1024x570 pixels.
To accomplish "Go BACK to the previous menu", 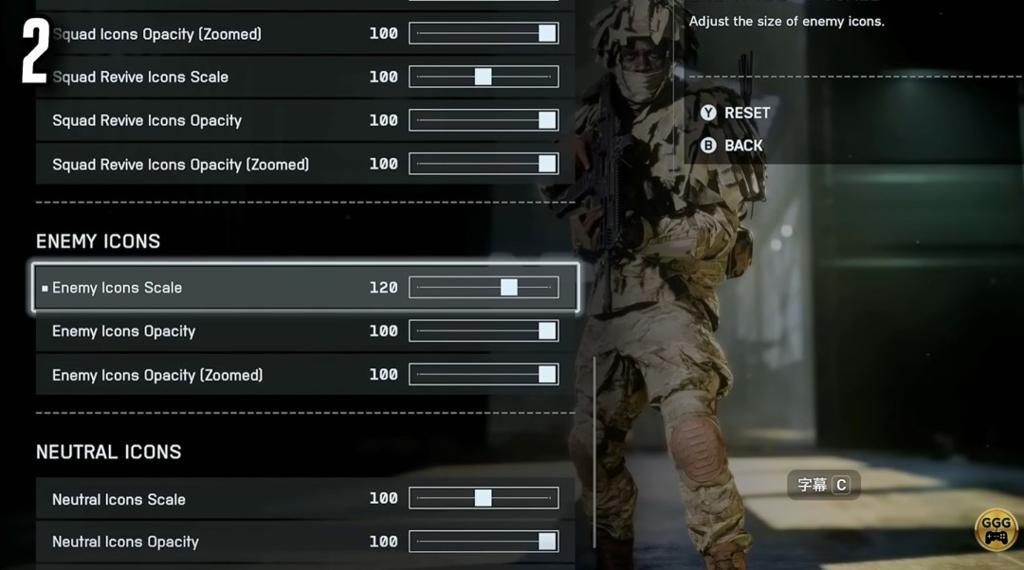I will [x=732, y=146].
